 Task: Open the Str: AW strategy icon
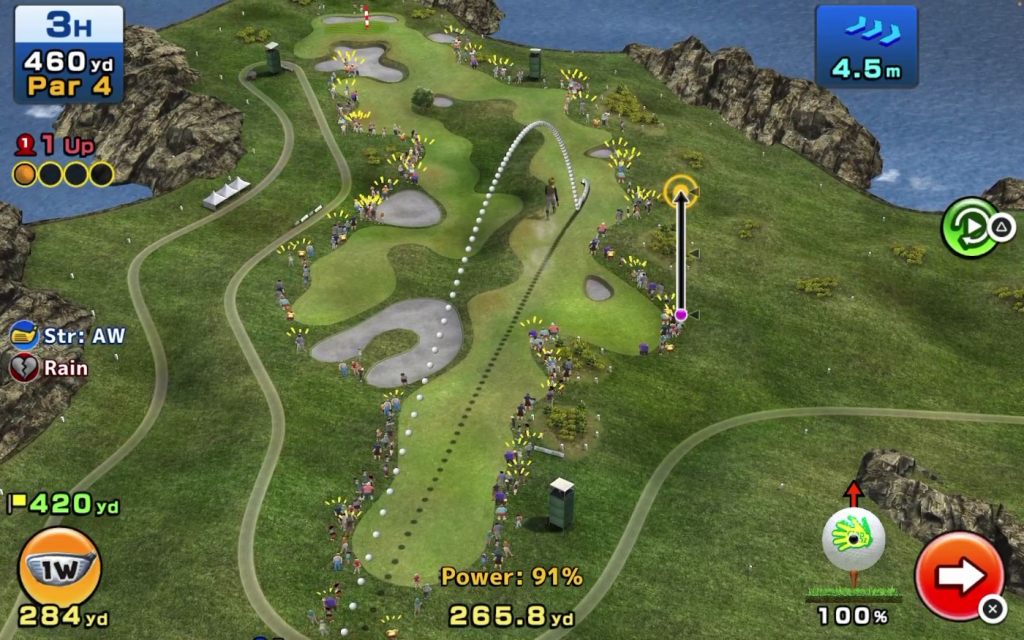(x=25, y=336)
